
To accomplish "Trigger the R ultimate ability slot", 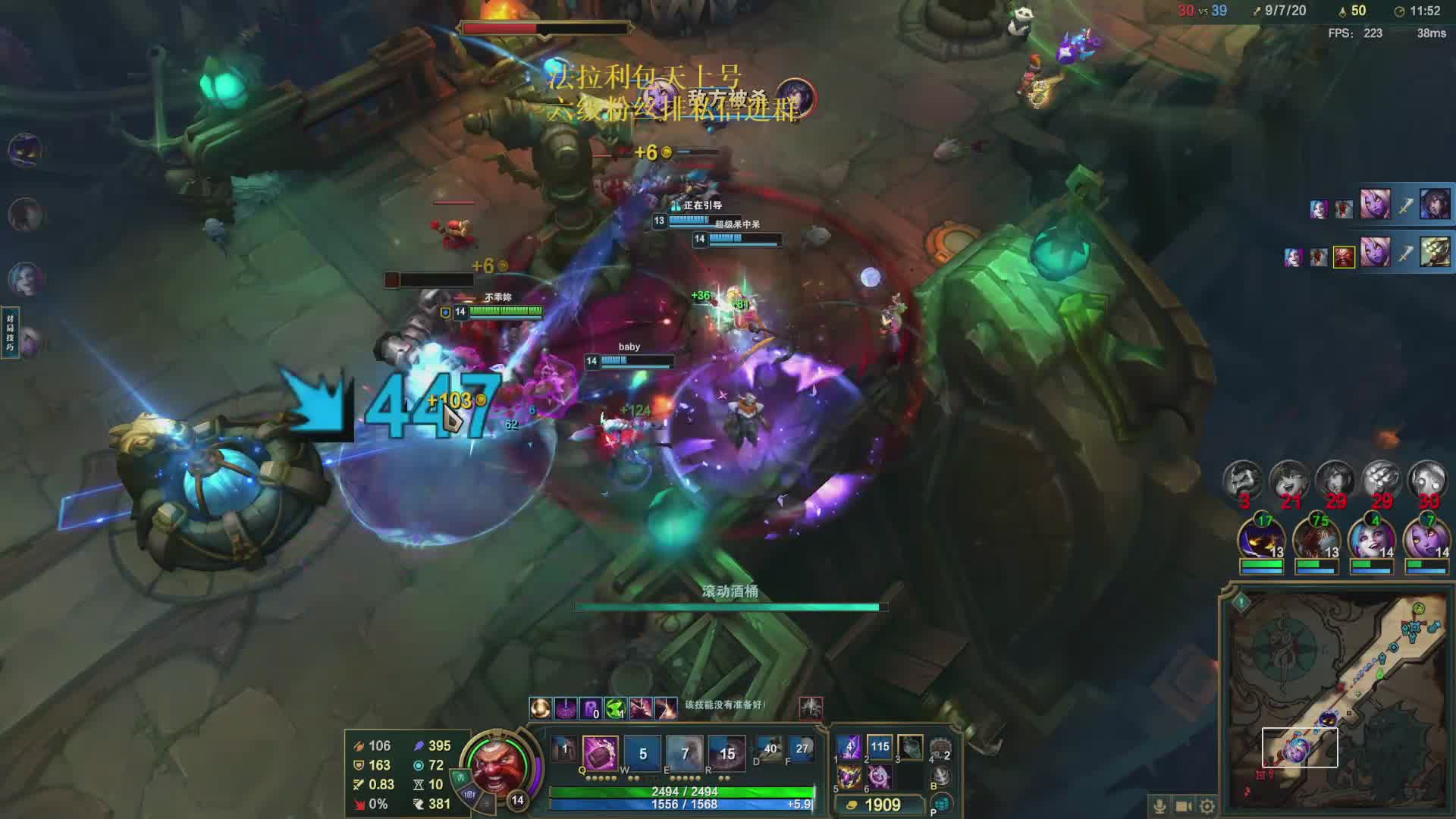I will (x=726, y=753).
